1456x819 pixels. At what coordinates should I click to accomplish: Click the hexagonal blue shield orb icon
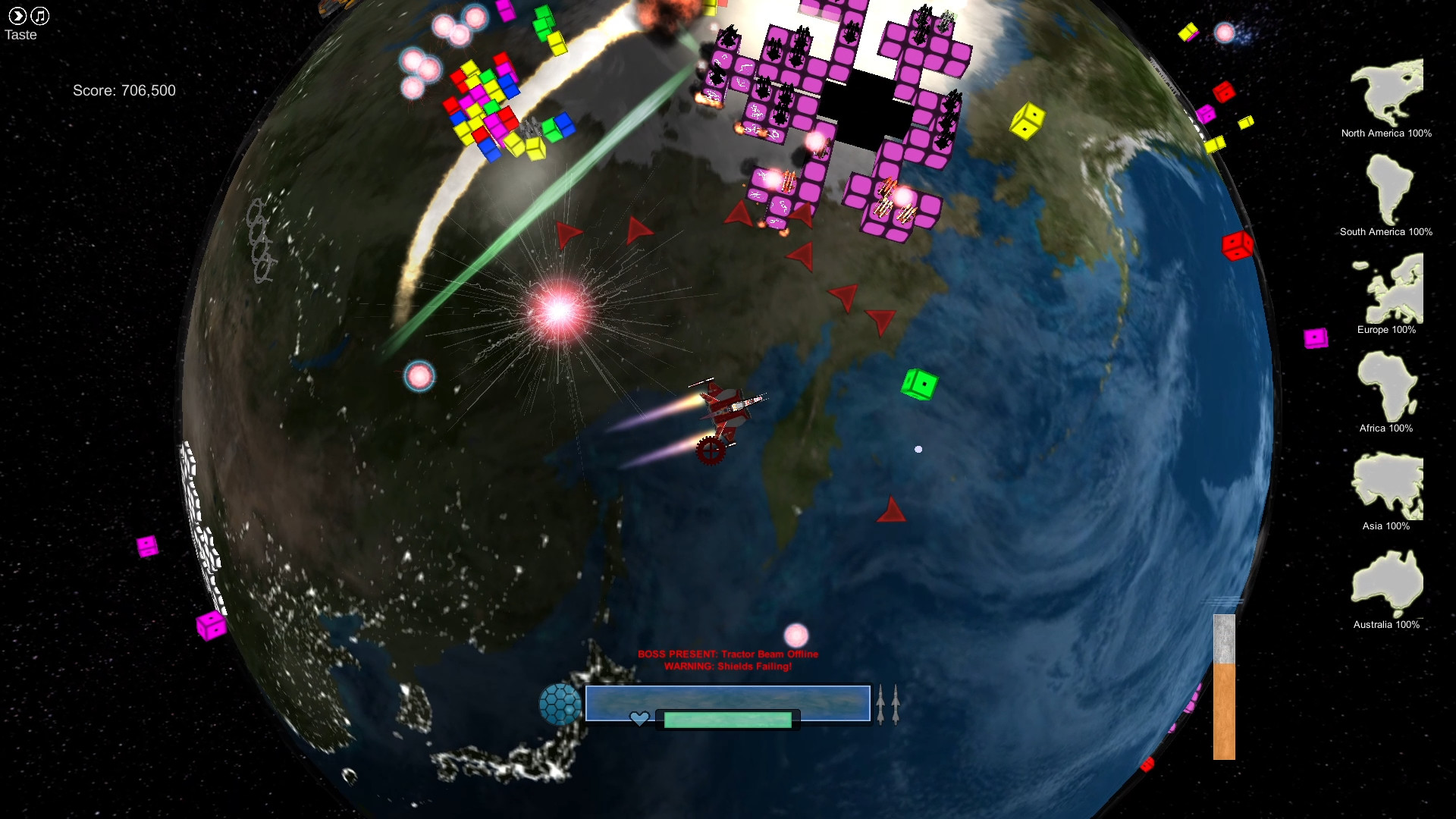click(562, 703)
